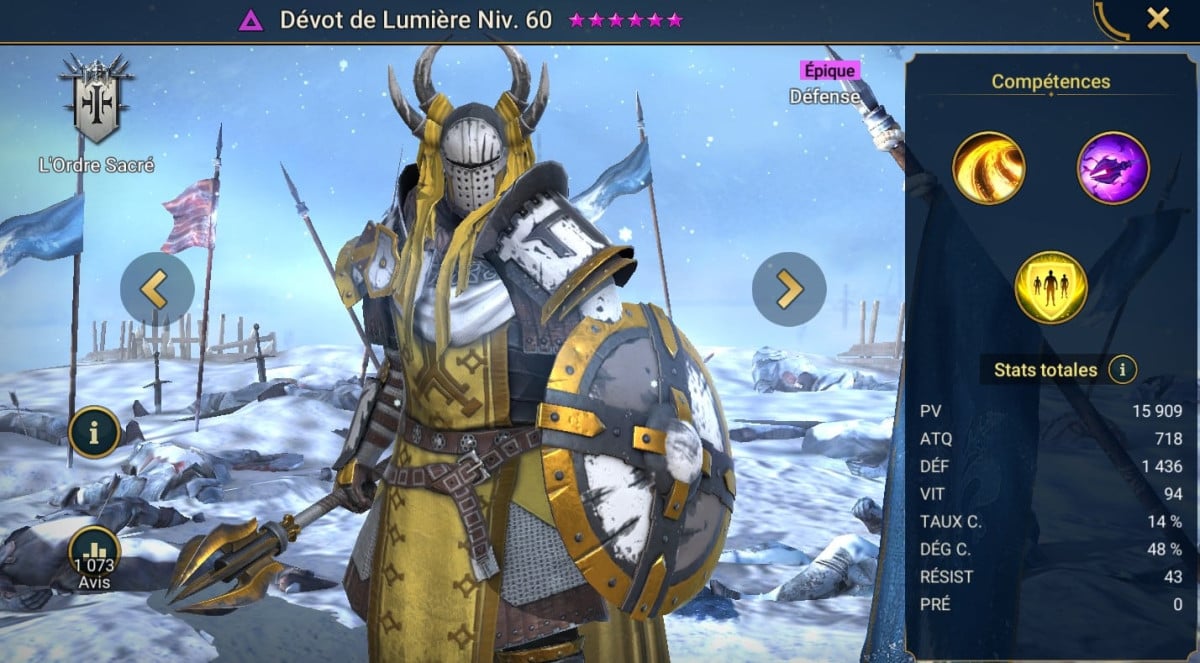Show the previous champion with left arrow
1200x663 pixels.
(x=157, y=289)
